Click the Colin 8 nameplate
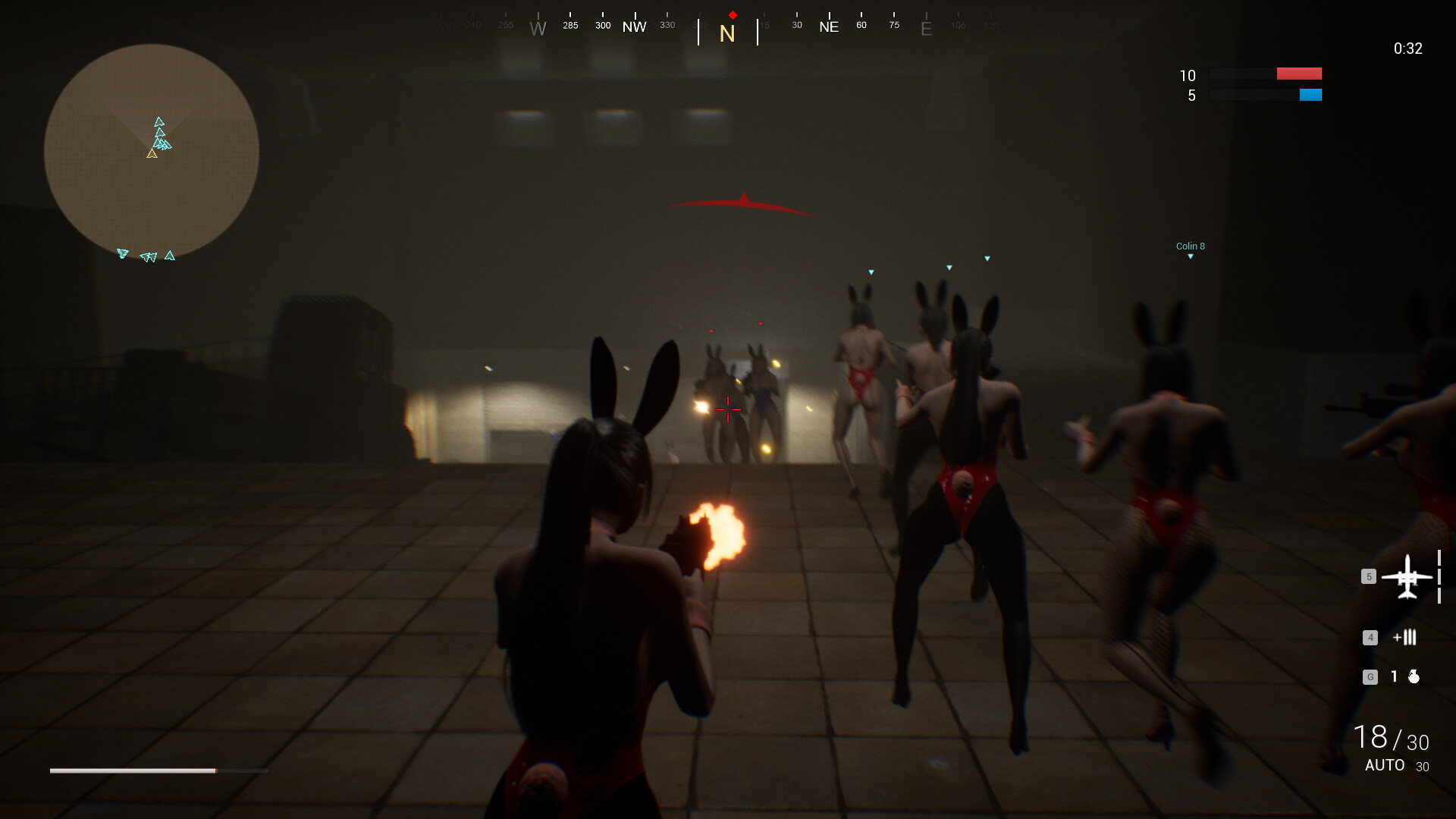This screenshot has height=819, width=1456. click(x=1190, y=246)
